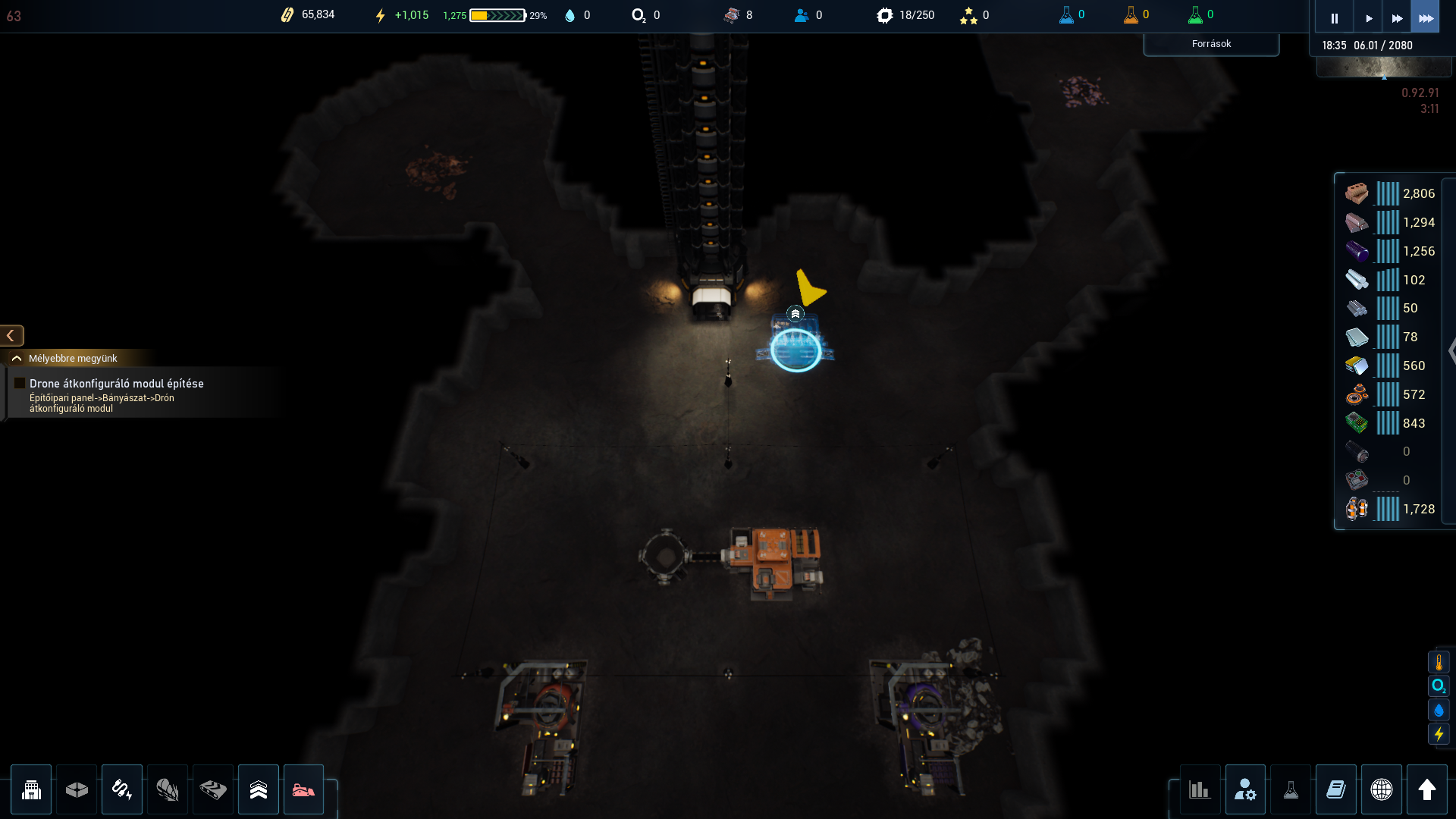This screenshot has height=819, width=1456.
Task: Toggle the thermometer temperature overlay
Action: (1439, 663)
